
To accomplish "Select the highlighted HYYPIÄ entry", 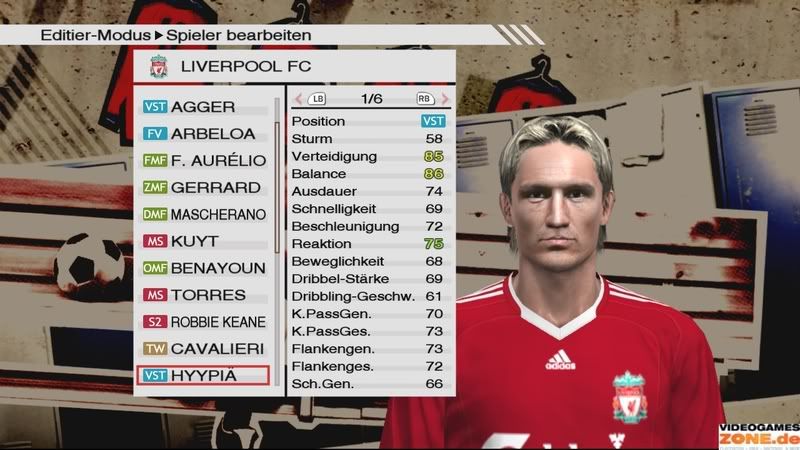I will (203, 376).
